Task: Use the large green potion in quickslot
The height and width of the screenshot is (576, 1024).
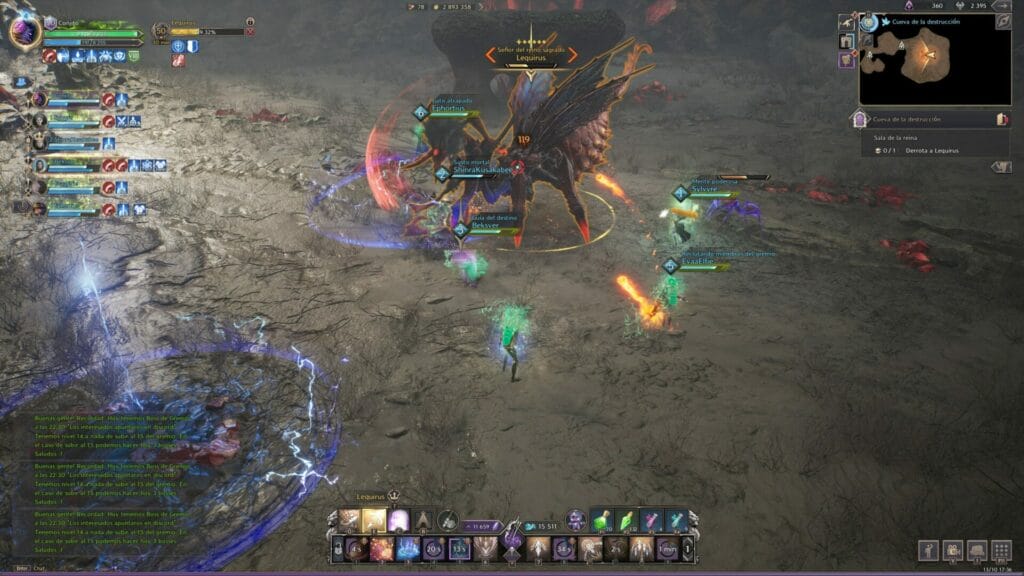Action: [x=600, y=521]
